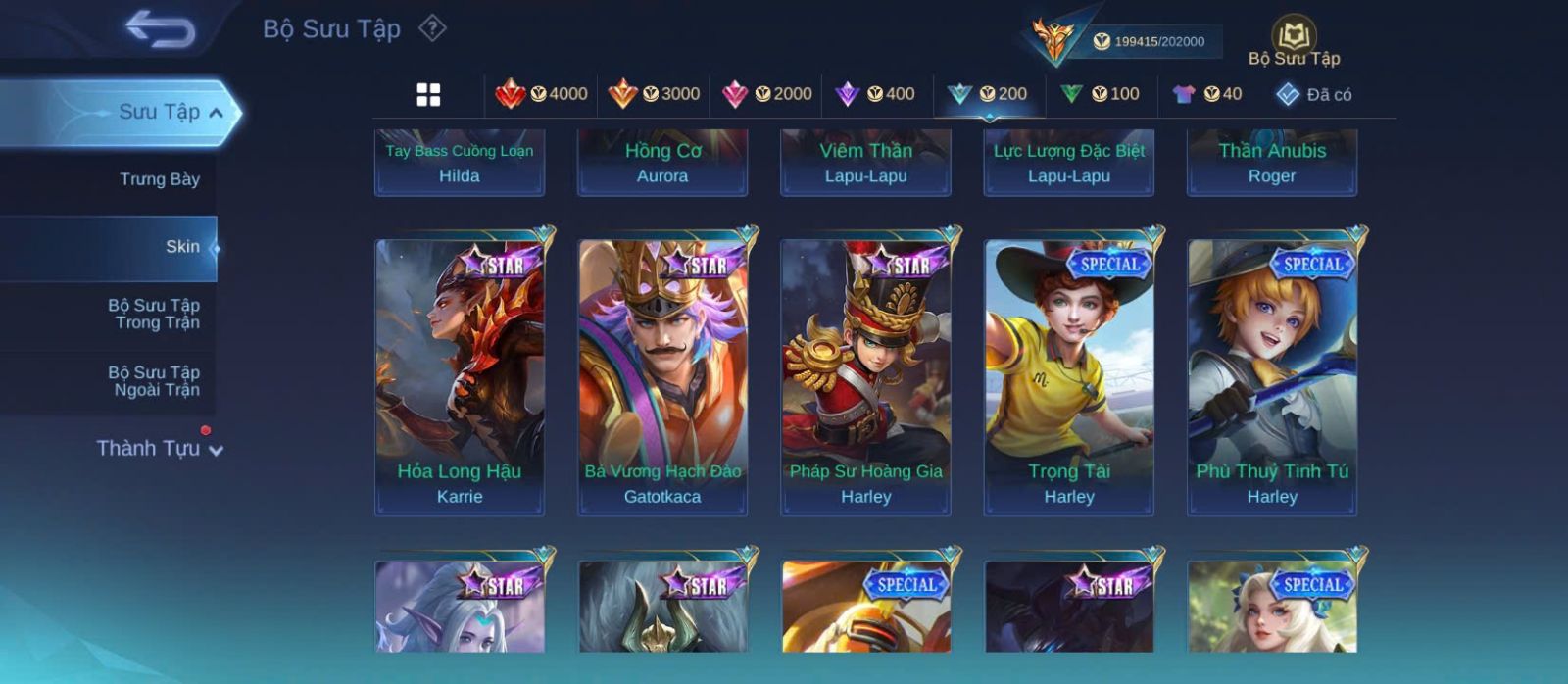
Task: Show all skins with grid filter
Action: point(428,94)
